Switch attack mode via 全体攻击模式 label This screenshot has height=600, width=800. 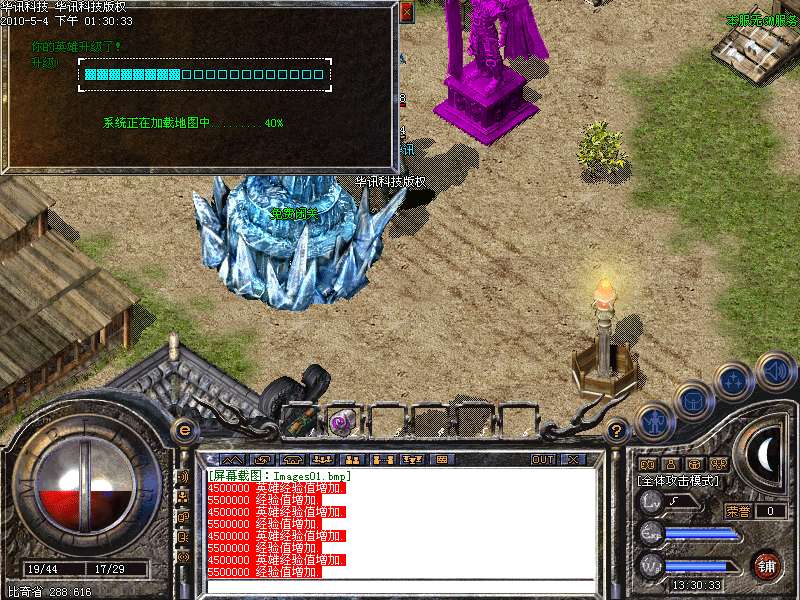click(678, 481)
